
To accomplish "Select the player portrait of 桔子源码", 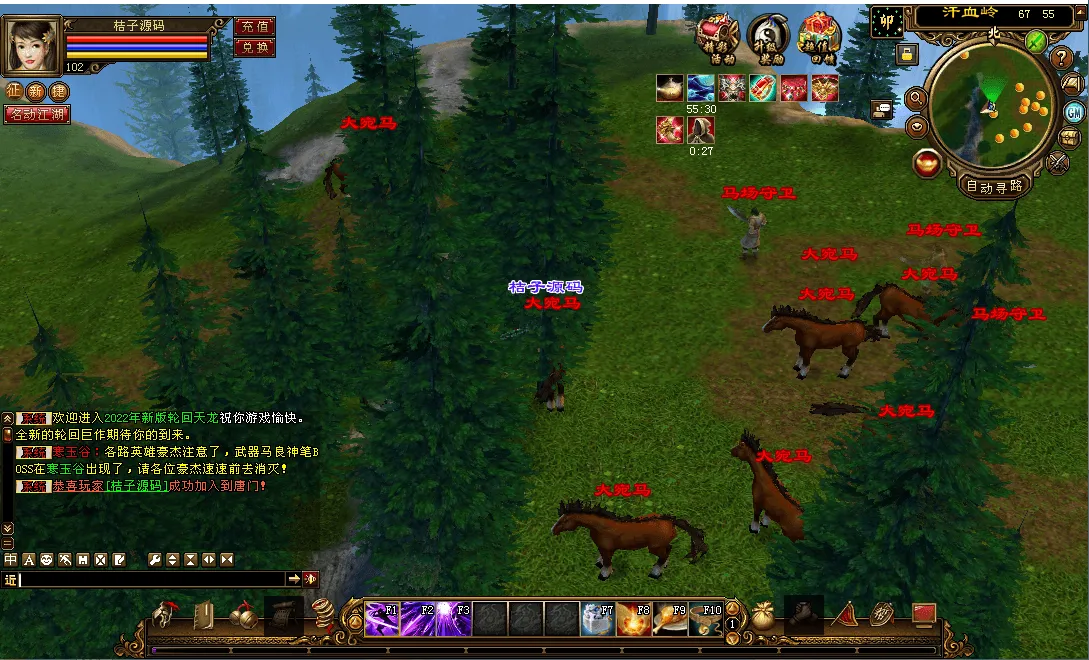I will (x=32, y=45).
